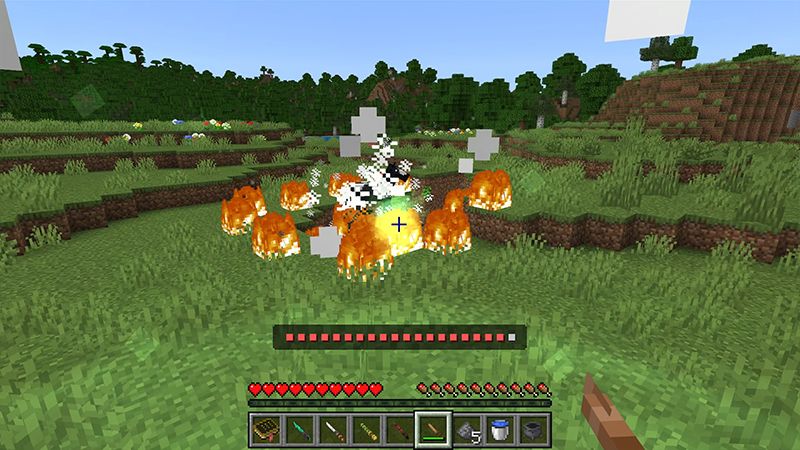Choose the water bucket hotbar slot

click(x=498, y=430)
